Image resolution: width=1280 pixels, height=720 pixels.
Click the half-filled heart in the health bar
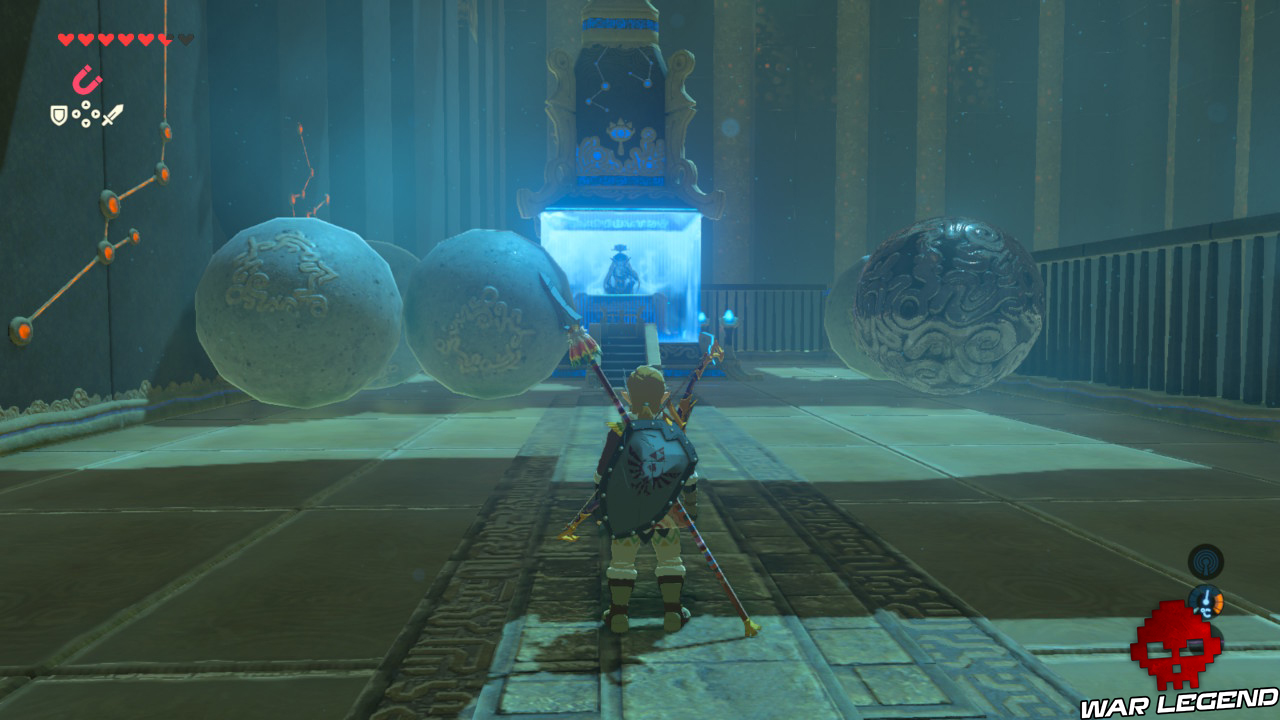[x=163, y=39]
